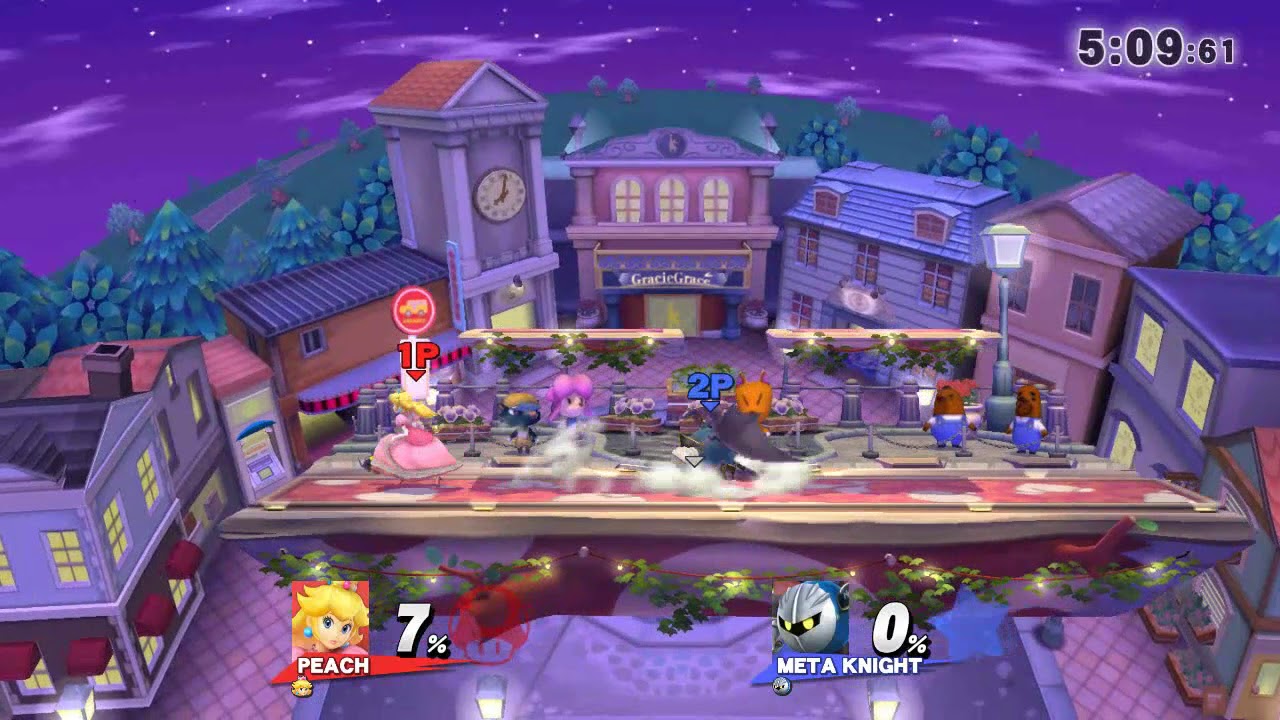Select Peach's stock icon below her portrait

point(300,685)
